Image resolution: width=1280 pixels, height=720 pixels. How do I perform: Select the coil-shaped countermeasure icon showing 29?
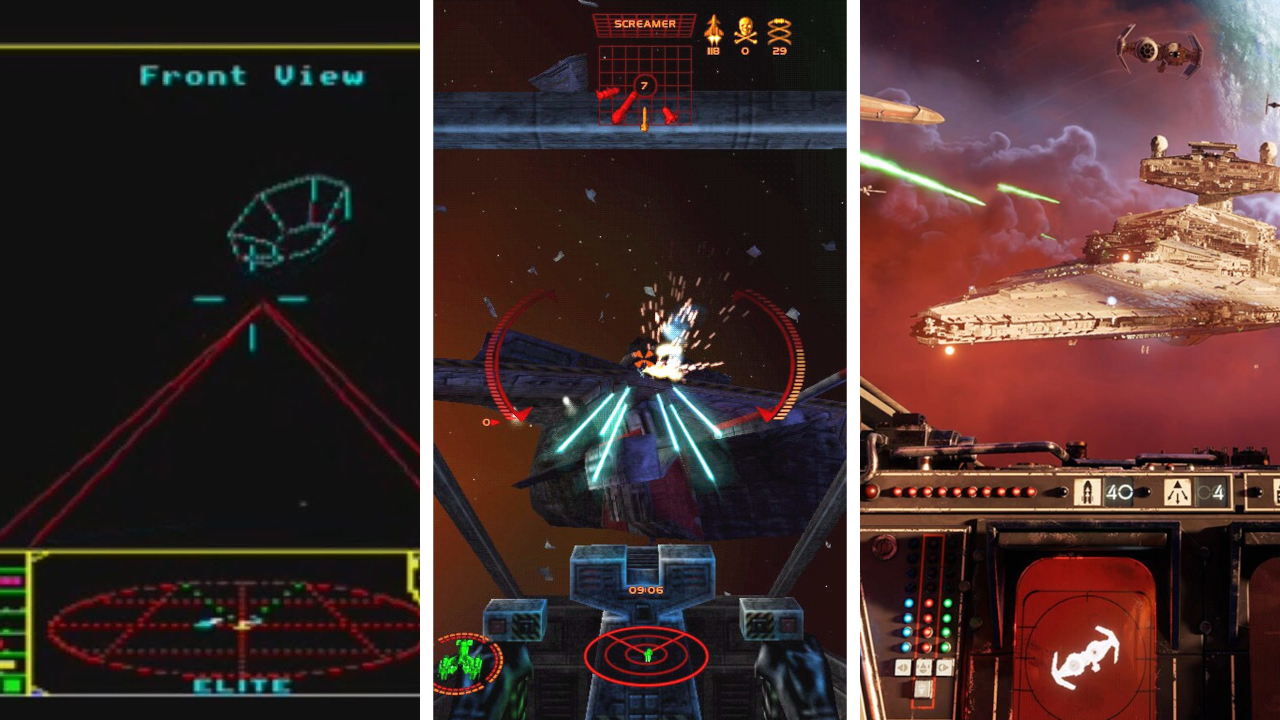pos(778,30)
